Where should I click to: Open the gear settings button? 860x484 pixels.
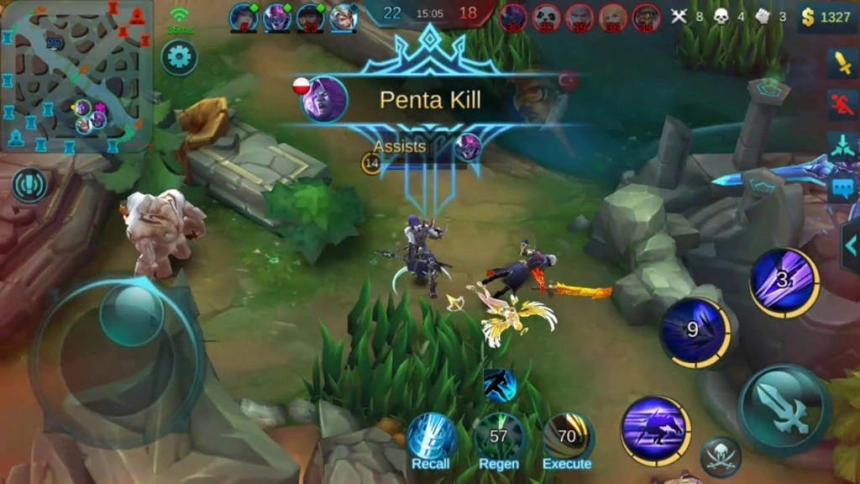pos(179,57)
